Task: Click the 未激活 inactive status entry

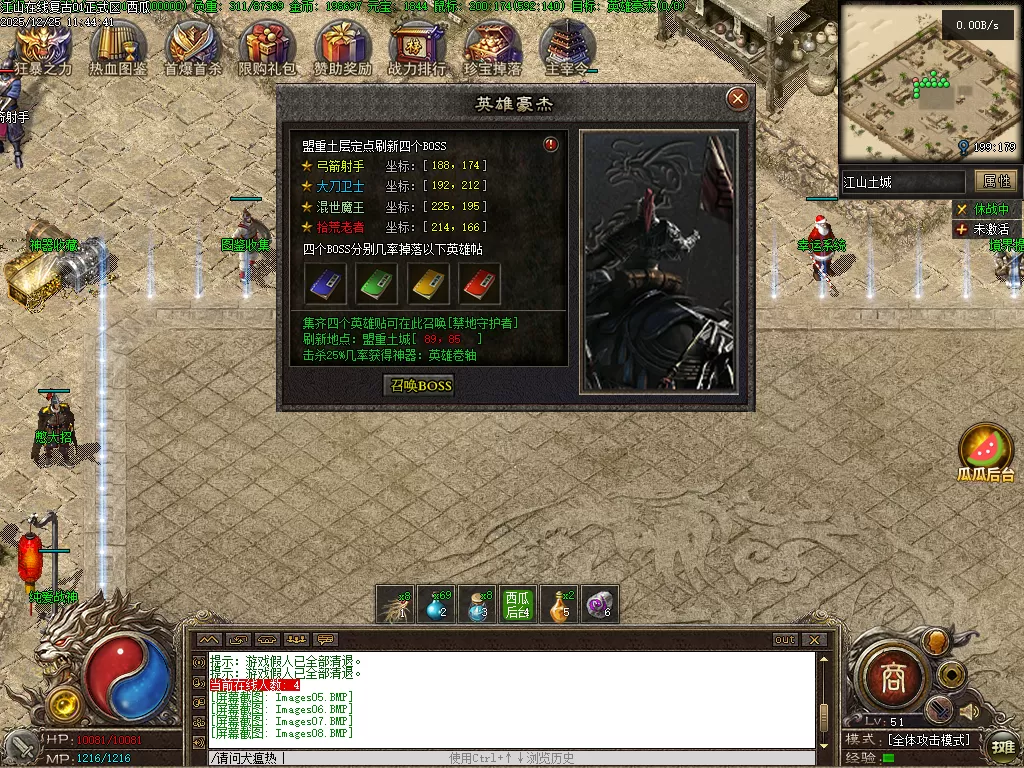Action: pyautogui.click(x=984, y=229)
